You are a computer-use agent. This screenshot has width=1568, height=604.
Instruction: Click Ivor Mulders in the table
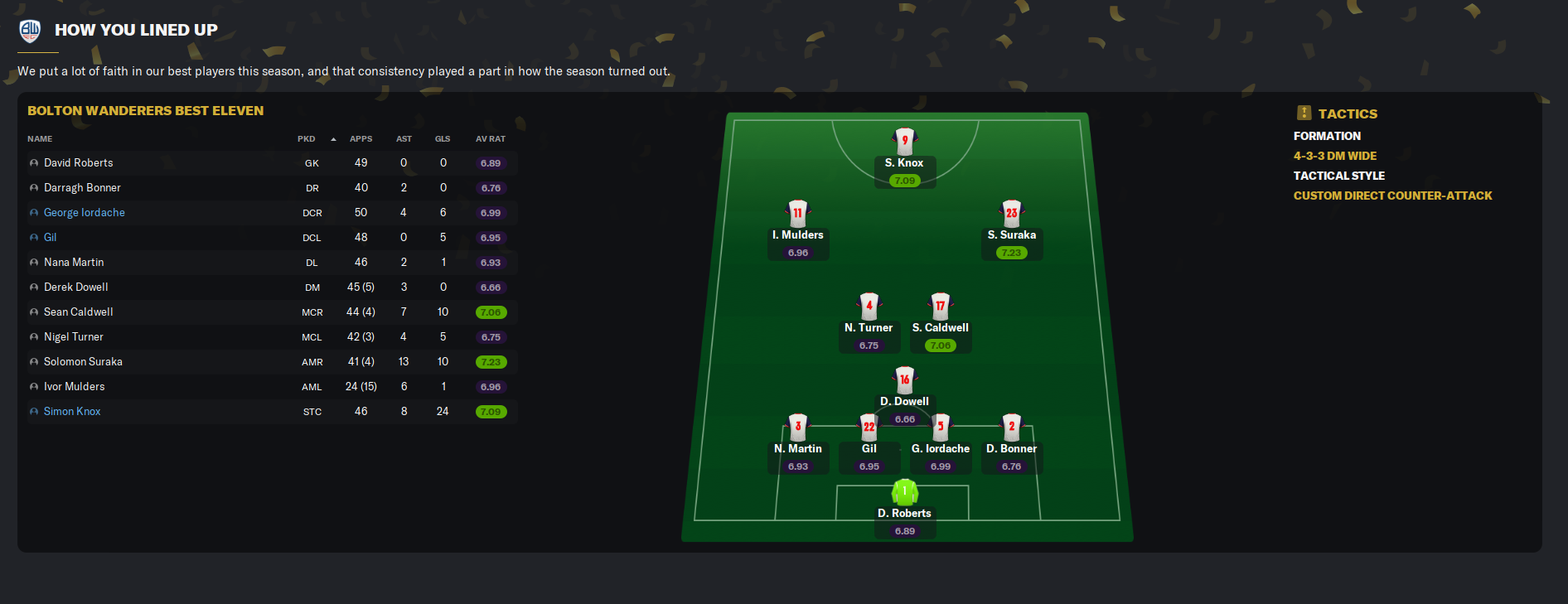click(75, 387)
